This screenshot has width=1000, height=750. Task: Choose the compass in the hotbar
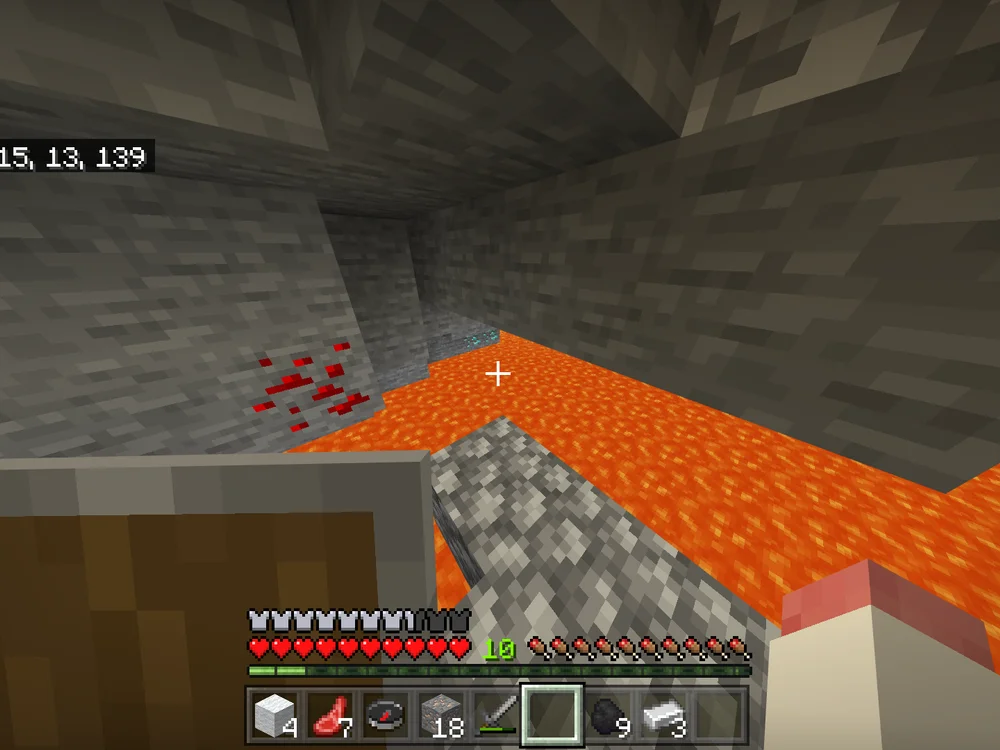pos(385,713)
